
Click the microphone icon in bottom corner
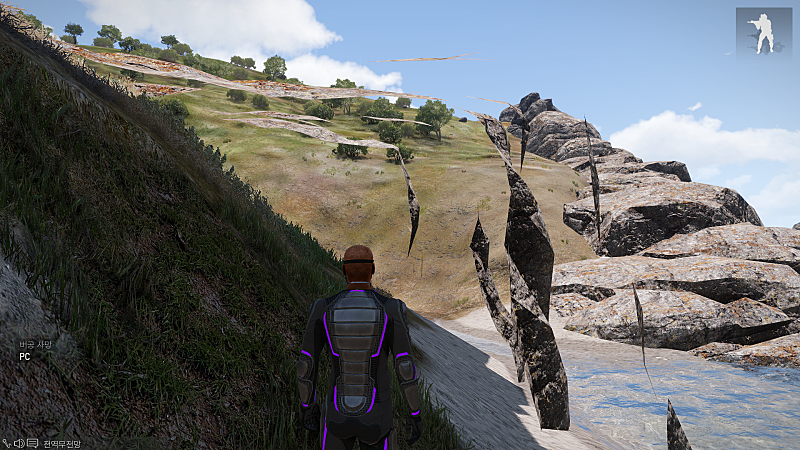coord(7,443)
